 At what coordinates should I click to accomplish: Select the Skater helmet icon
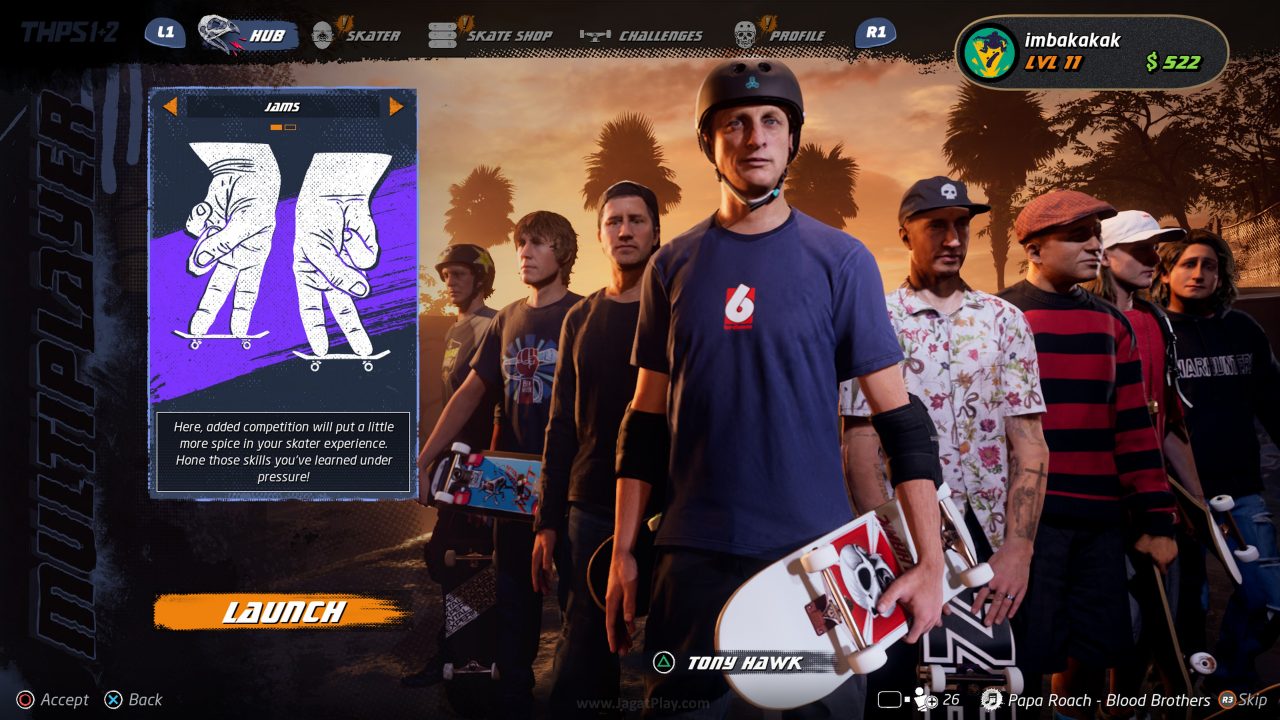click(x=323, y=32)
